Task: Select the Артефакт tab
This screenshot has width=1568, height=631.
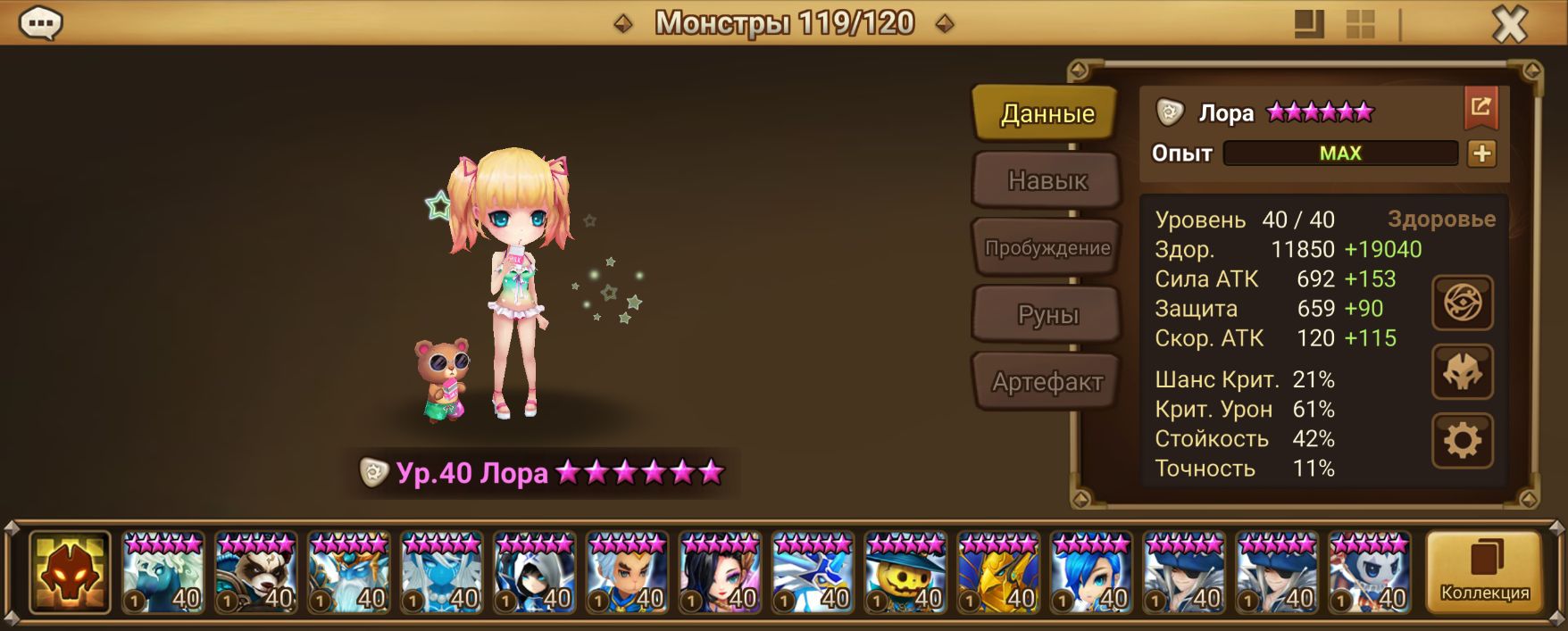Action: click(1047, 382)
